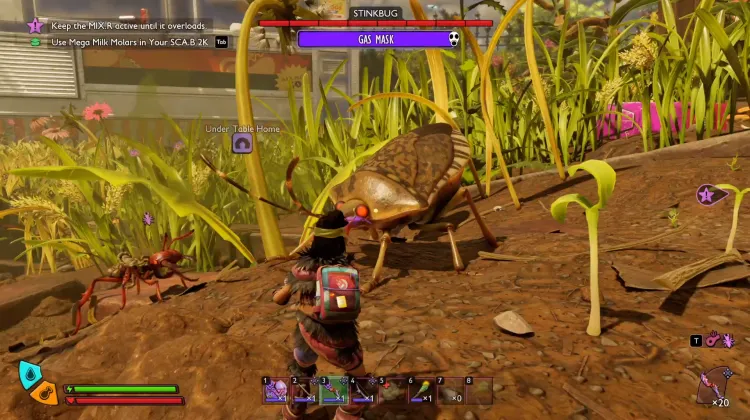Image resolution: width=750 pixels, height=420 pixels.
Task: Select hotbar slot 1 pink crystal item
Action: pyautogui.click(x=276, y=390)
